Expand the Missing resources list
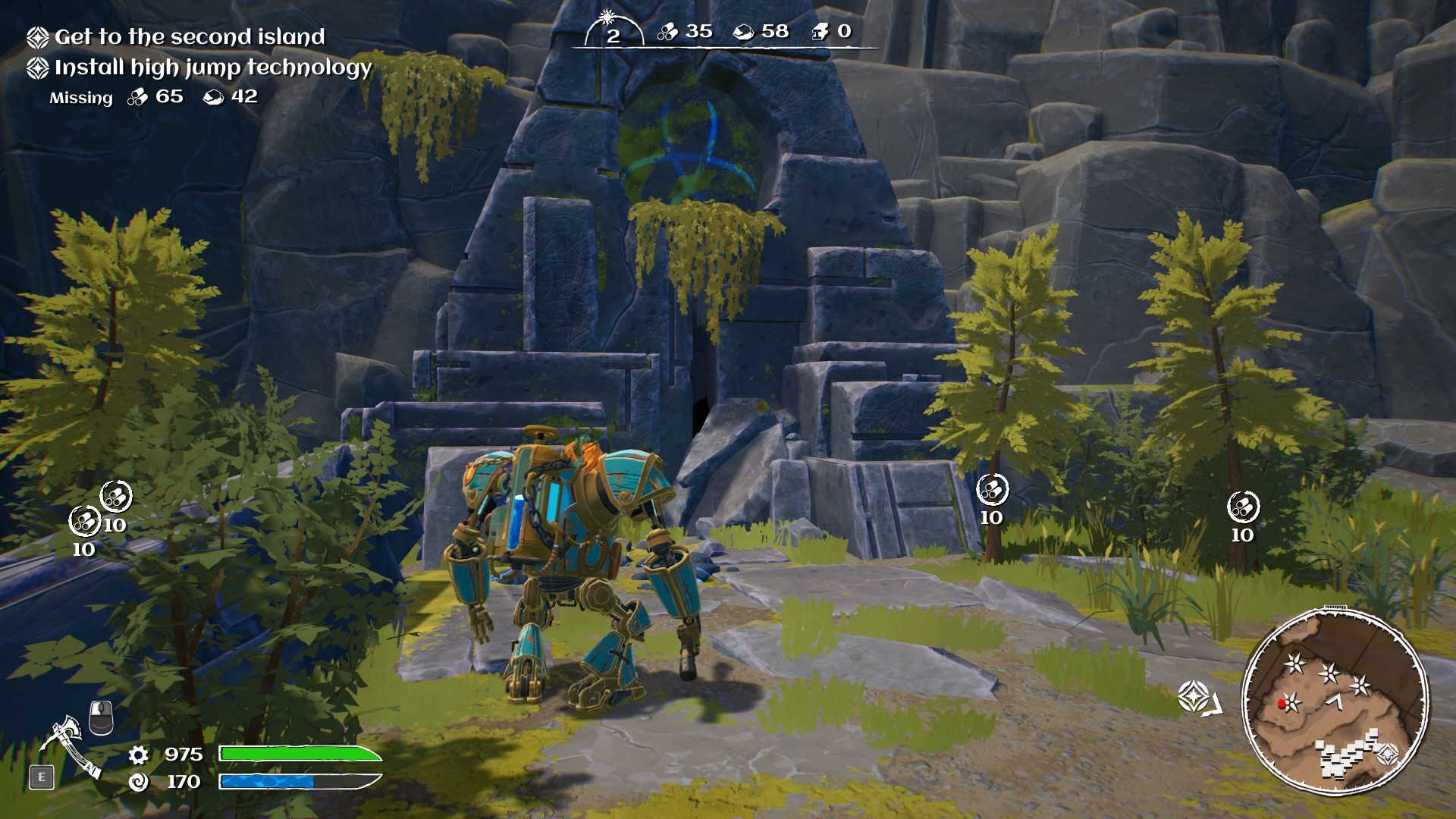 tap(80, 97)
